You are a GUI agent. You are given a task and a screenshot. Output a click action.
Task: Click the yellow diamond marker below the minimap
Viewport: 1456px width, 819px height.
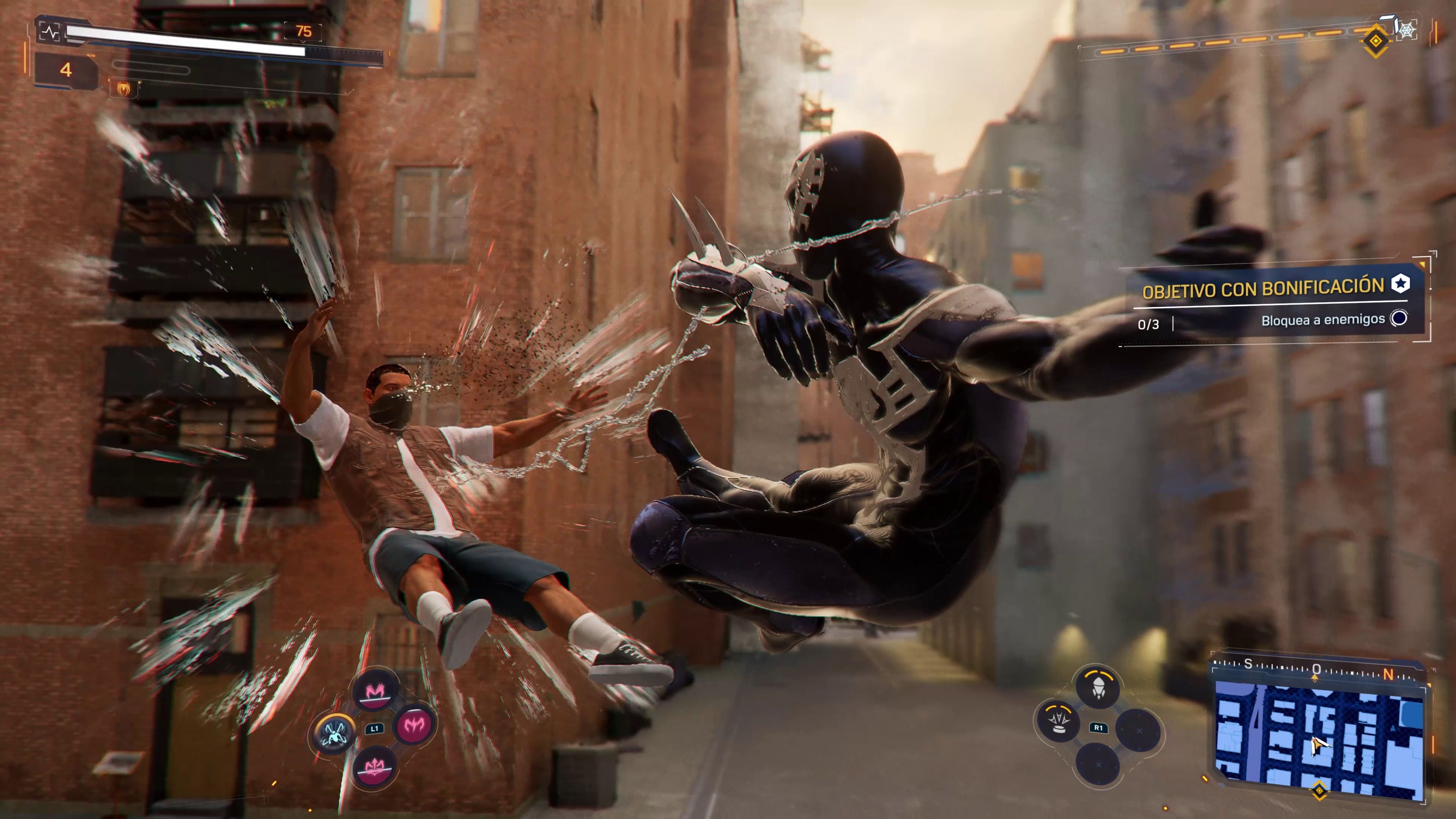click(x=1319, y=791)
